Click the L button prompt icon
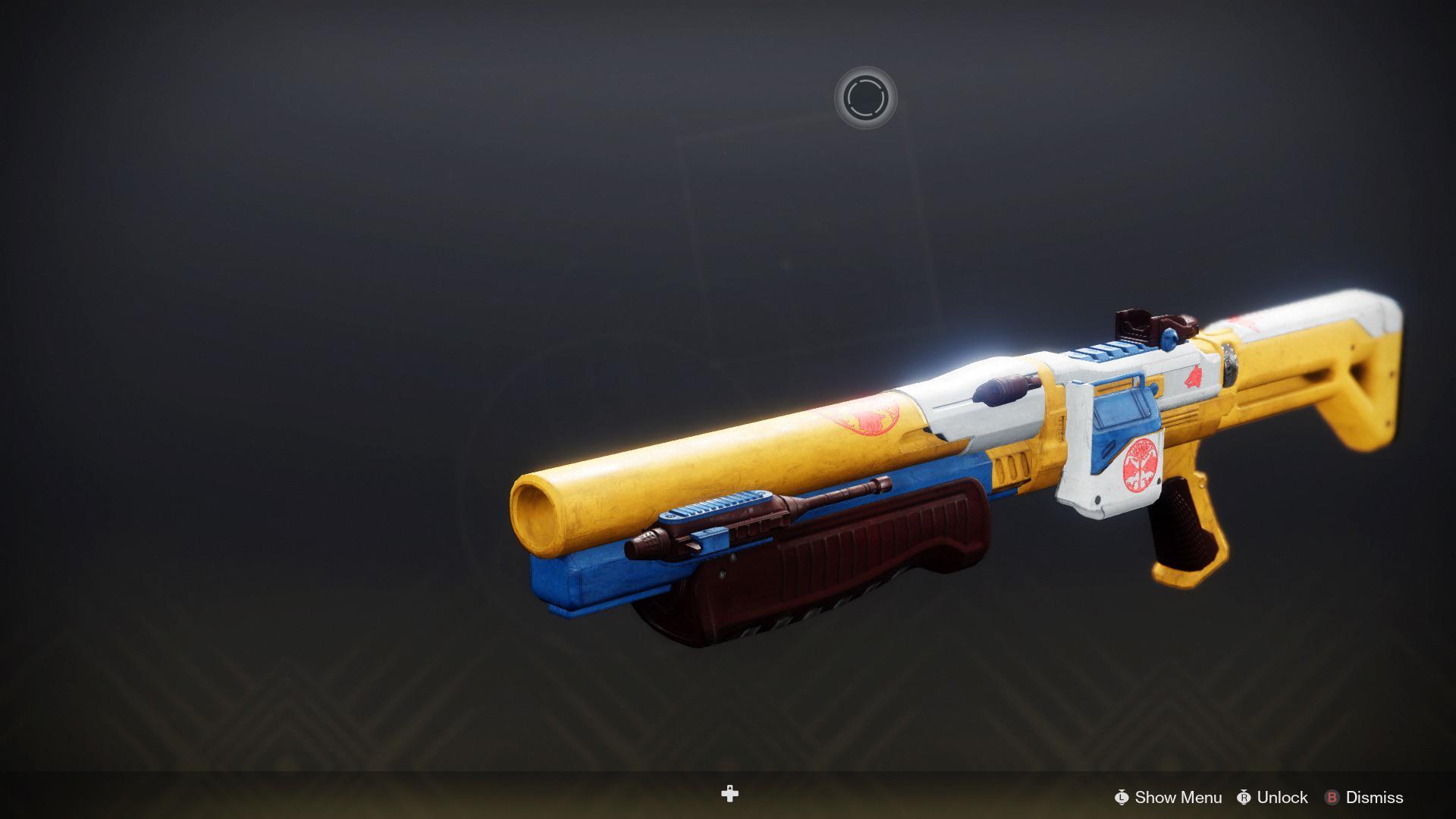This screenshot has width=1456, height=819. (1122, 798)
